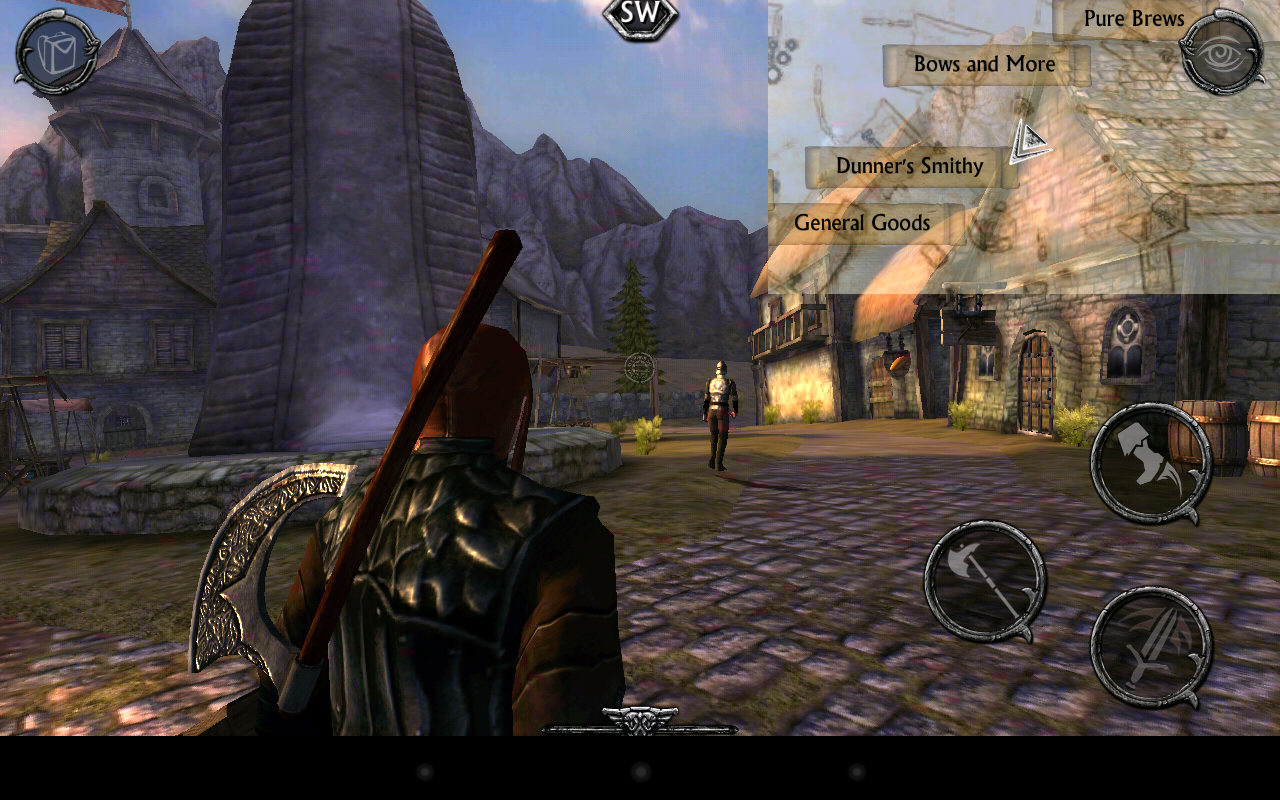This screenshot has width=1280, height=800.
Task: Tap the guard NPC walking ahead
Action: coord(718,410)
